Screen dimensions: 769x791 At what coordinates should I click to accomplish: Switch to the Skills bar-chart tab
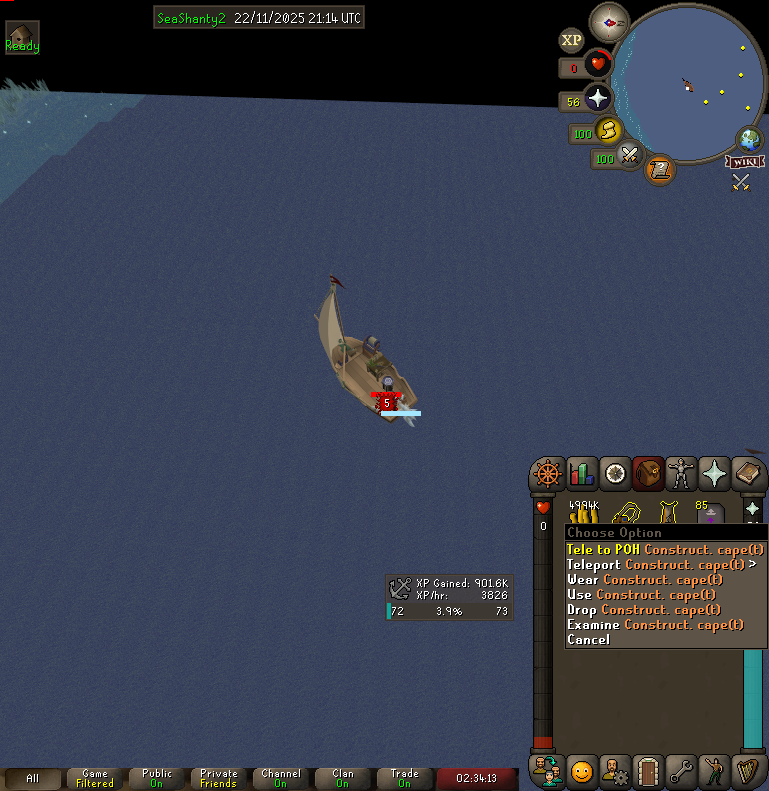pyautogui.click(x=581, y=473)
